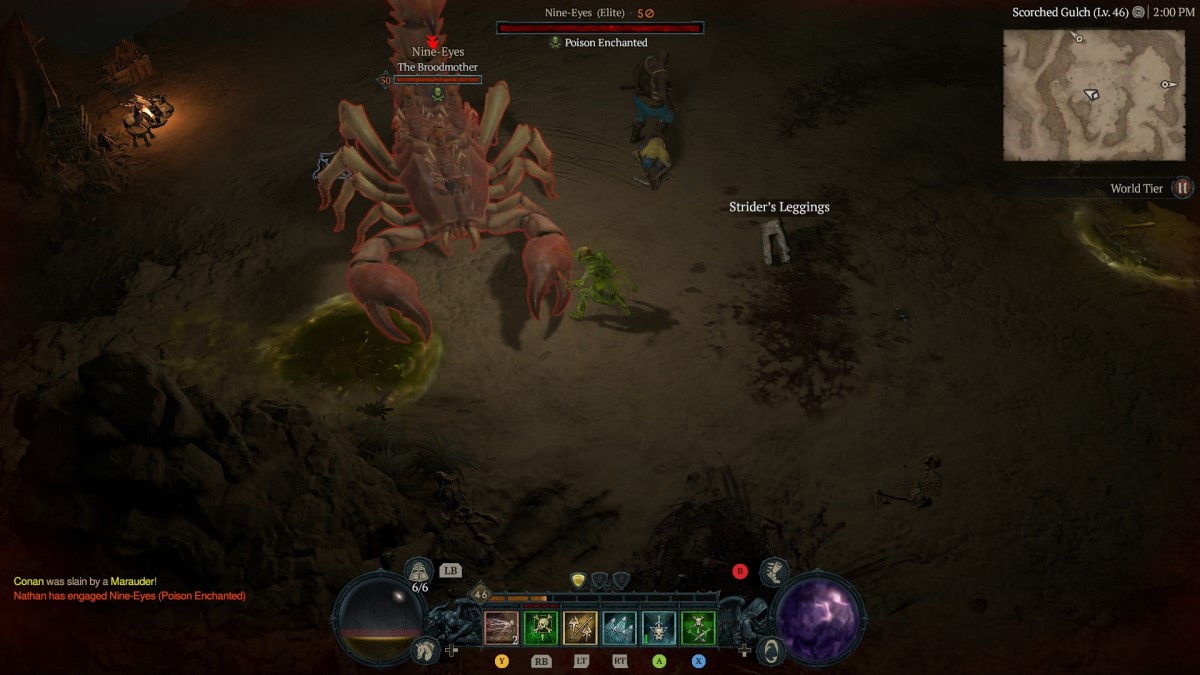Image resolution: width=1200 pixels, height=675 pixels.
Task: Click the oval portal icon beside the purple orb
Action: point(770,649)
